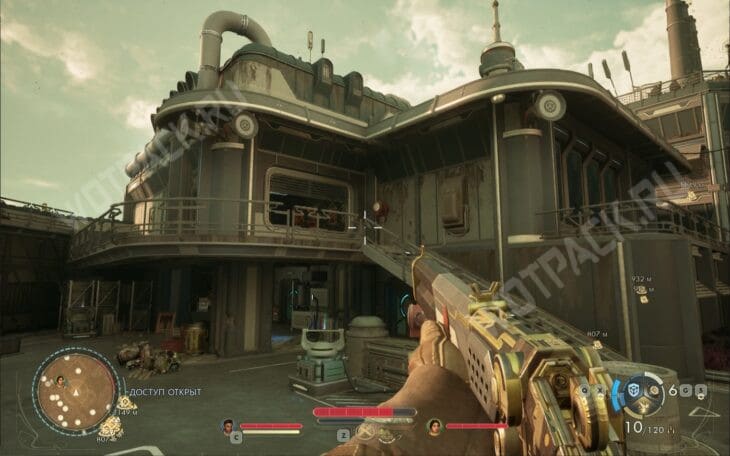730x456 pixels.
Task: Select the teammate portrait beside the minimap
Action: (60, 381)
